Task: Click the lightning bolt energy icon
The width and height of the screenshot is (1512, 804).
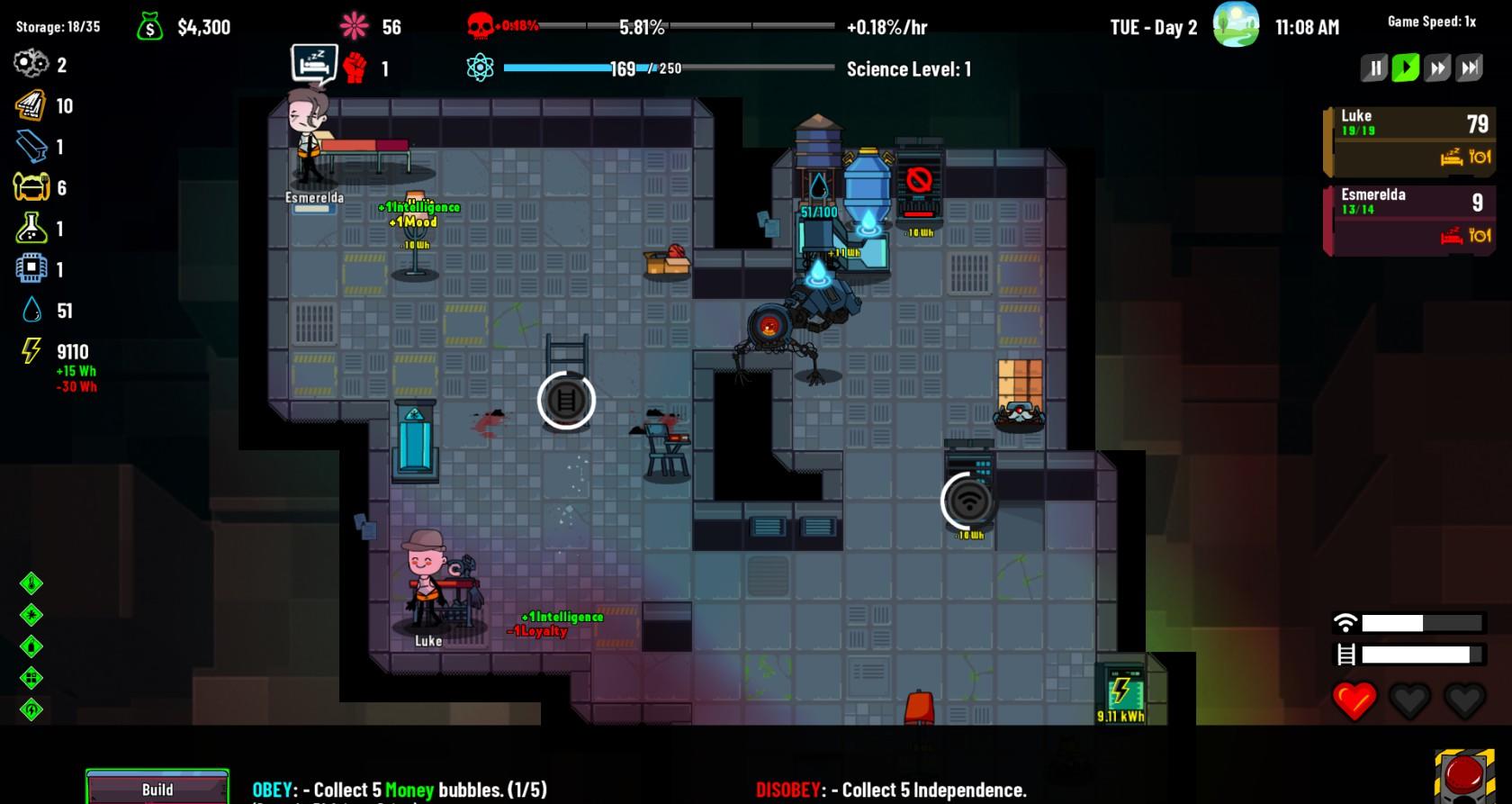Action: coord(31,351)
